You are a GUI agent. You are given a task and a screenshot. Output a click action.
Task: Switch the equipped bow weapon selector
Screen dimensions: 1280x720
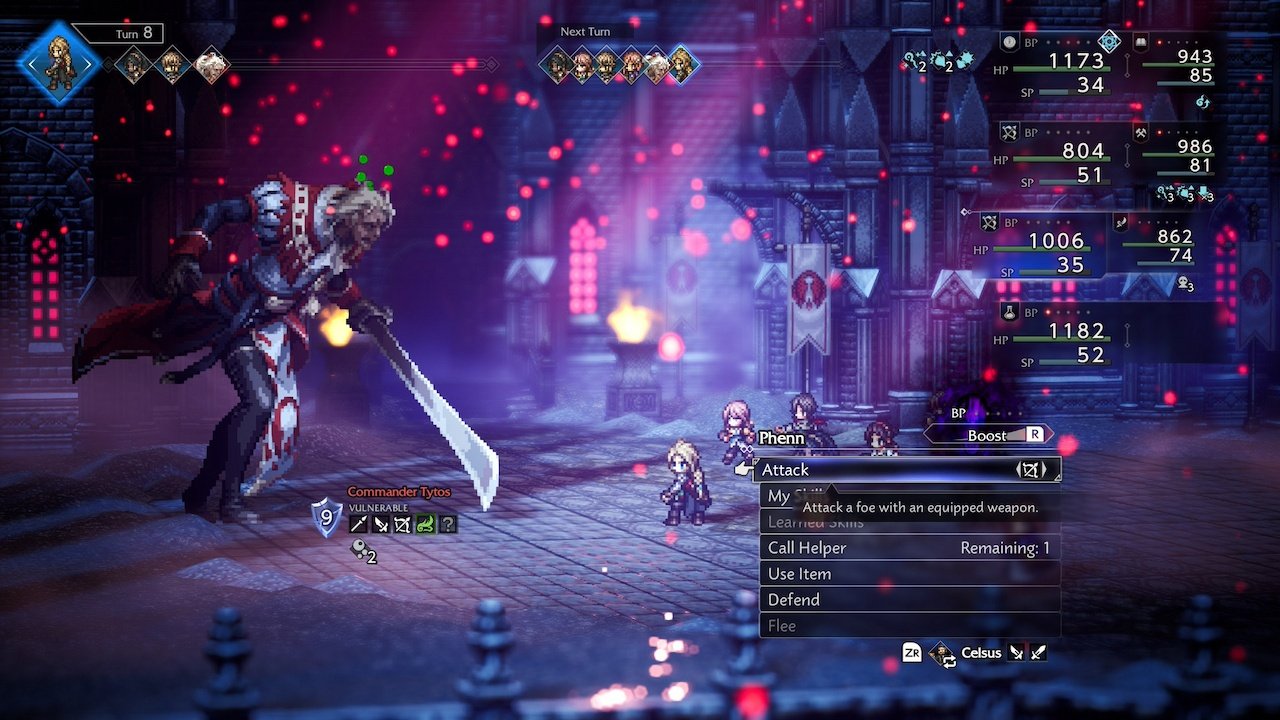[x=1030, y=469]
